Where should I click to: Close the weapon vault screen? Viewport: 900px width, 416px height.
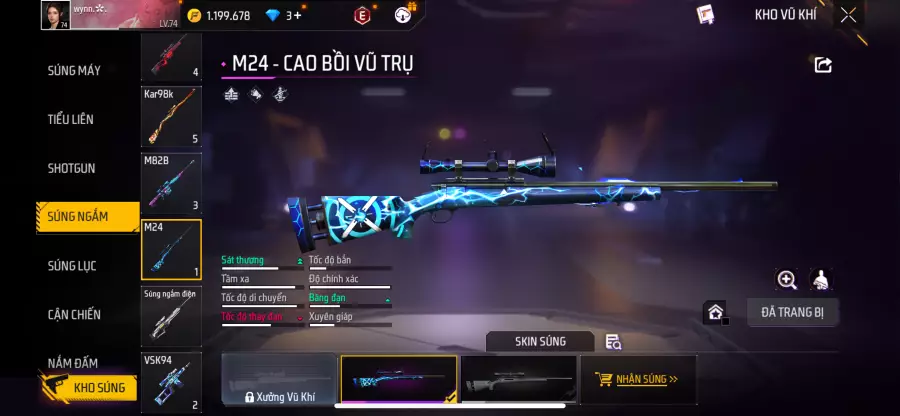click(848, 15)
